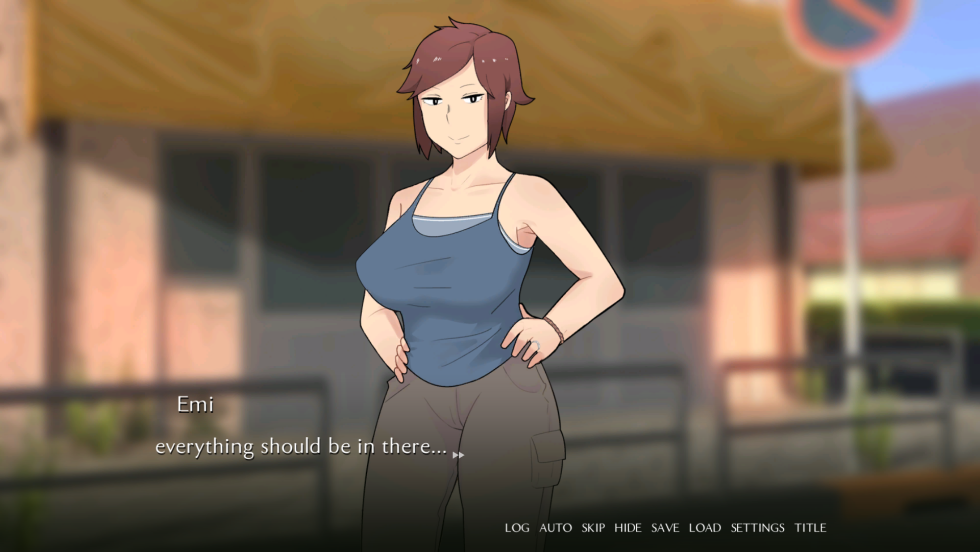Open the SAVE game screen
980x552 pixels.
coord(665,528)
